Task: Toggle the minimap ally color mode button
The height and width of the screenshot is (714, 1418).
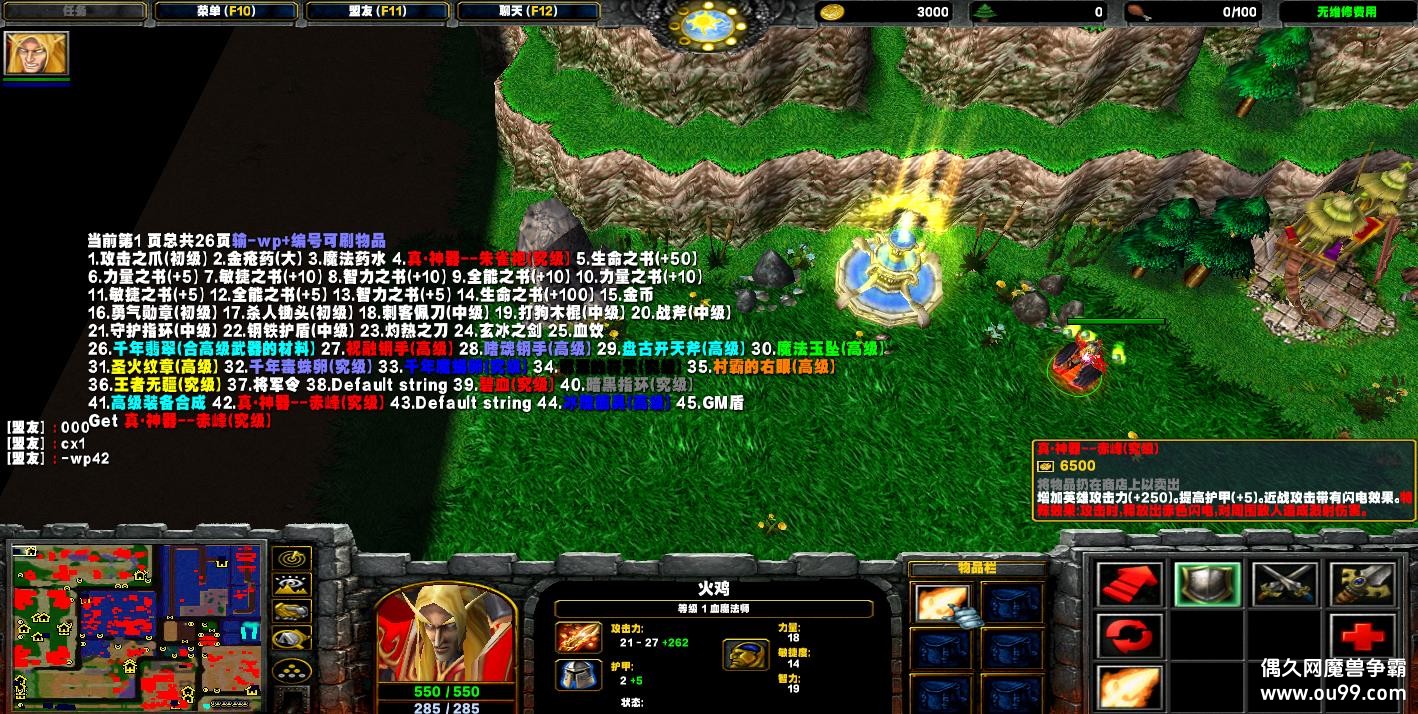Action: click(x=292, y=611)
